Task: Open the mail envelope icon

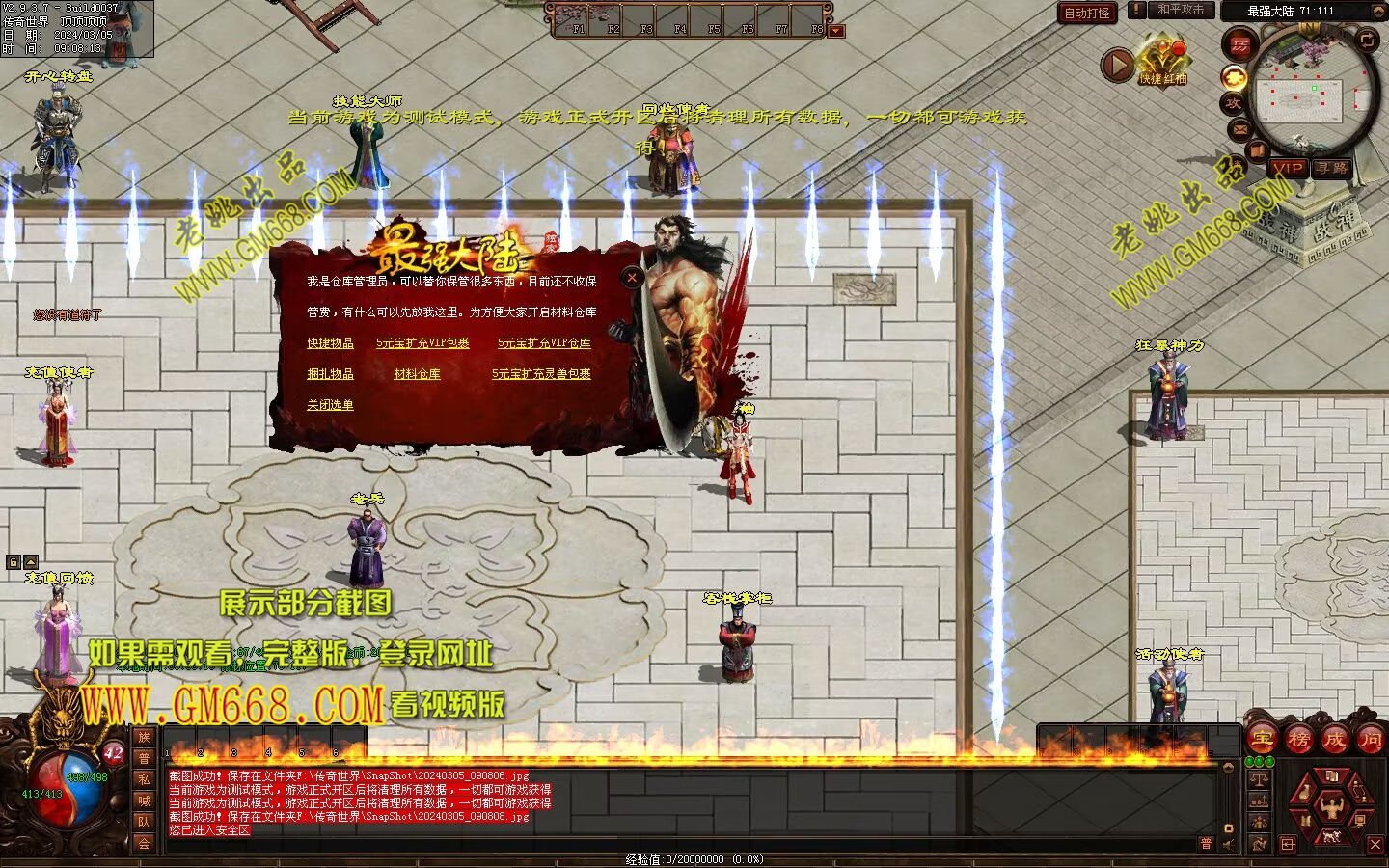Action: pos(1240,128)
